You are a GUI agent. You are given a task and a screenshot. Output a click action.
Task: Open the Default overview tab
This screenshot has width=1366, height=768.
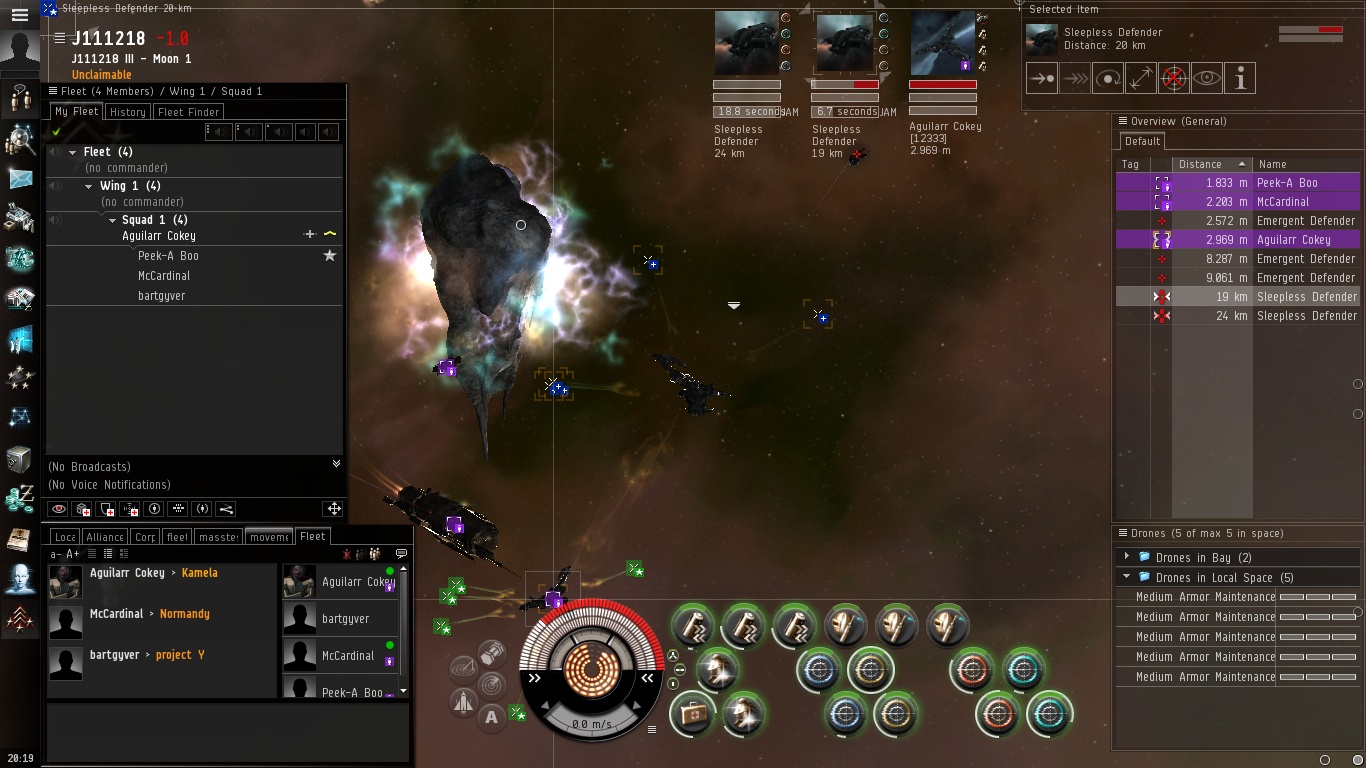pyautogui.click(x=1142, y=141)
